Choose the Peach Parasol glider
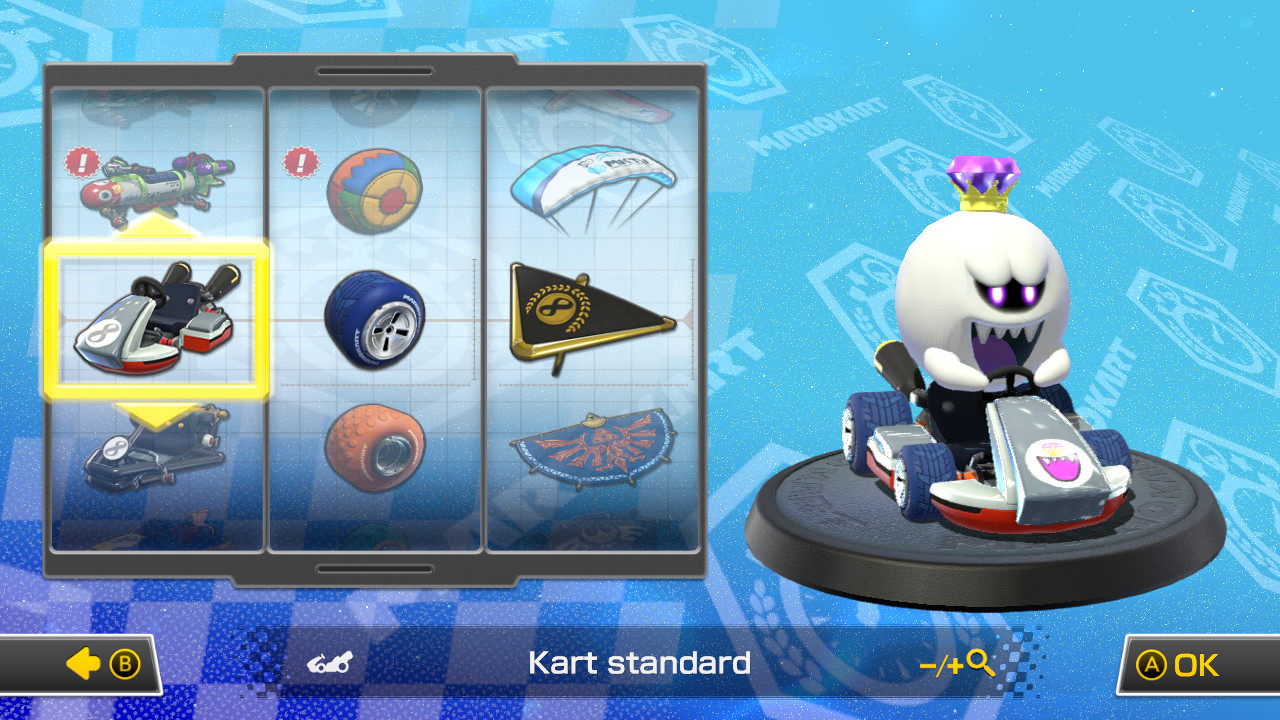Screen dimensions: 1280x720 point(595,180)
